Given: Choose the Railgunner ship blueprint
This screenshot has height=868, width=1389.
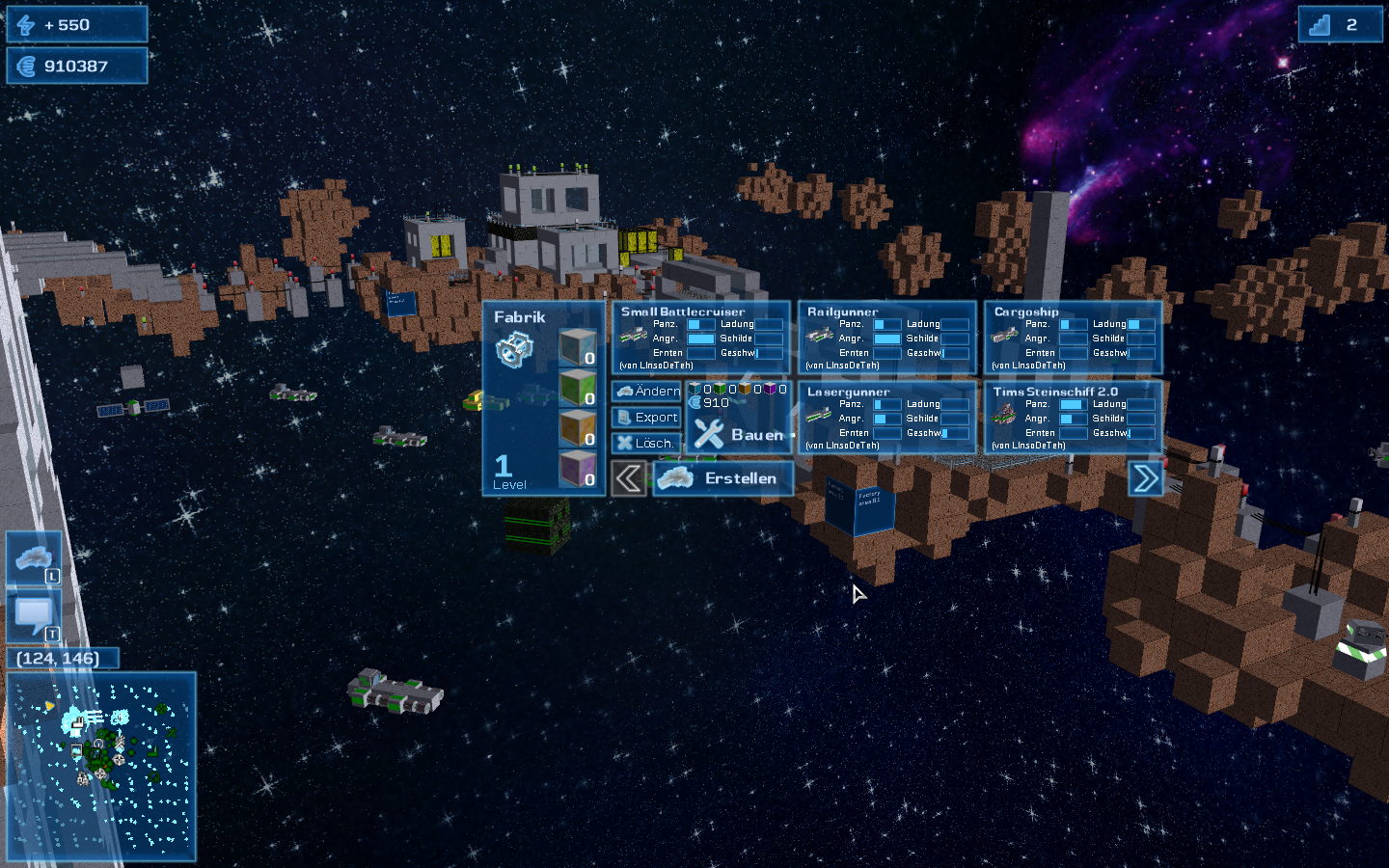Looking at the screenshot, I should click(887, 338).
